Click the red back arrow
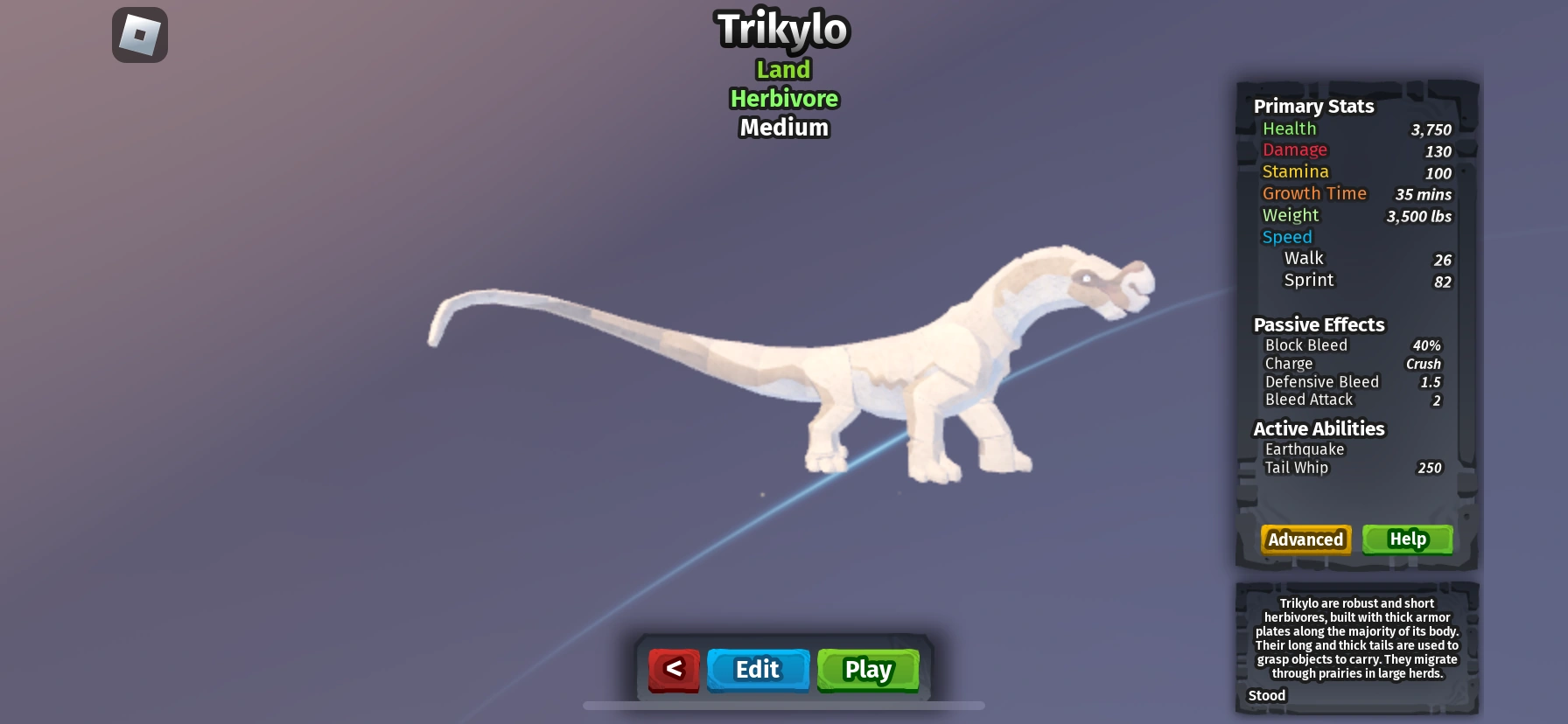1568x724 pixels. [x=673, y=670]
